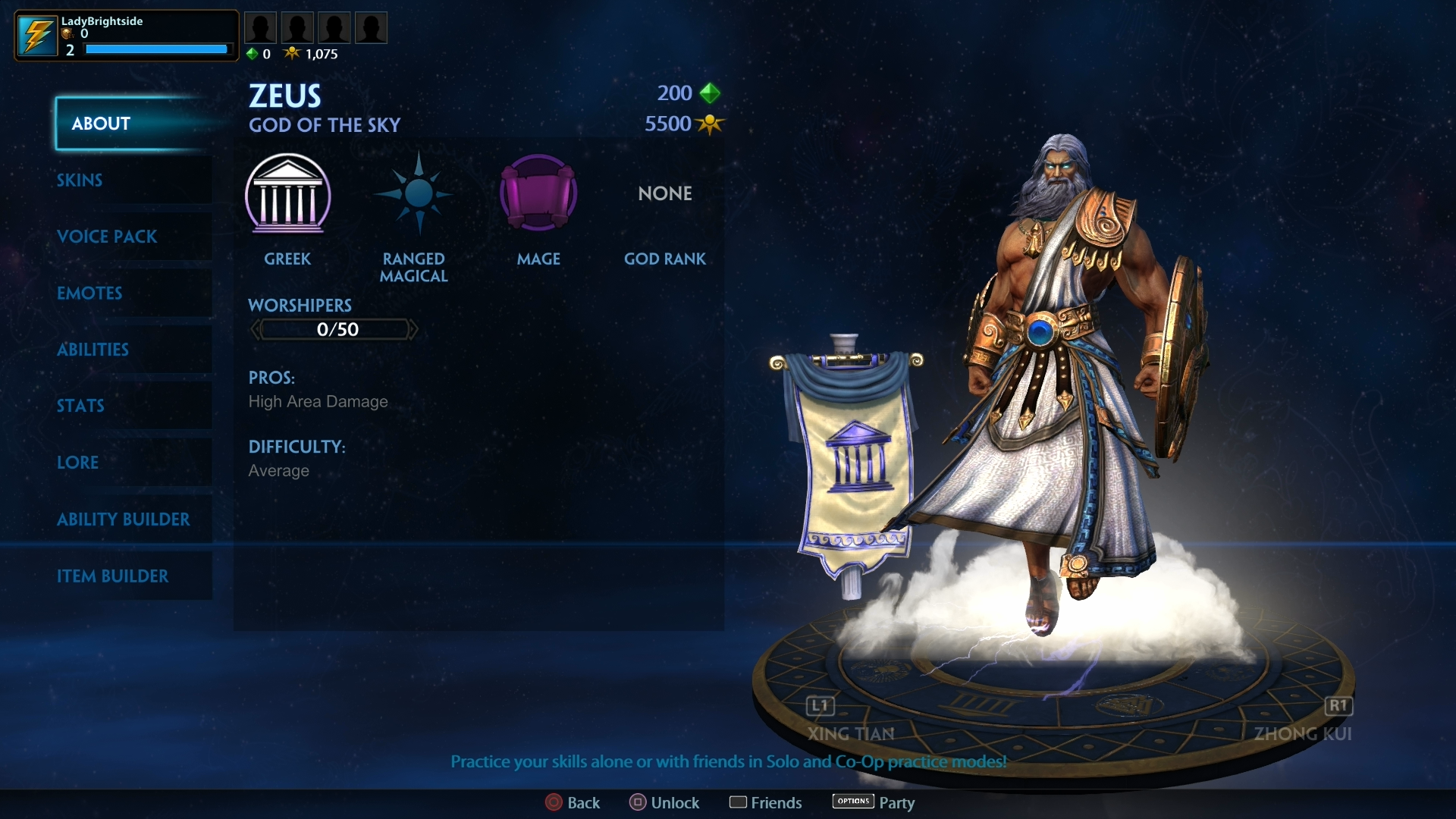Open the ITEM BUILDER
1456x819 pixels.
(114, 576)
